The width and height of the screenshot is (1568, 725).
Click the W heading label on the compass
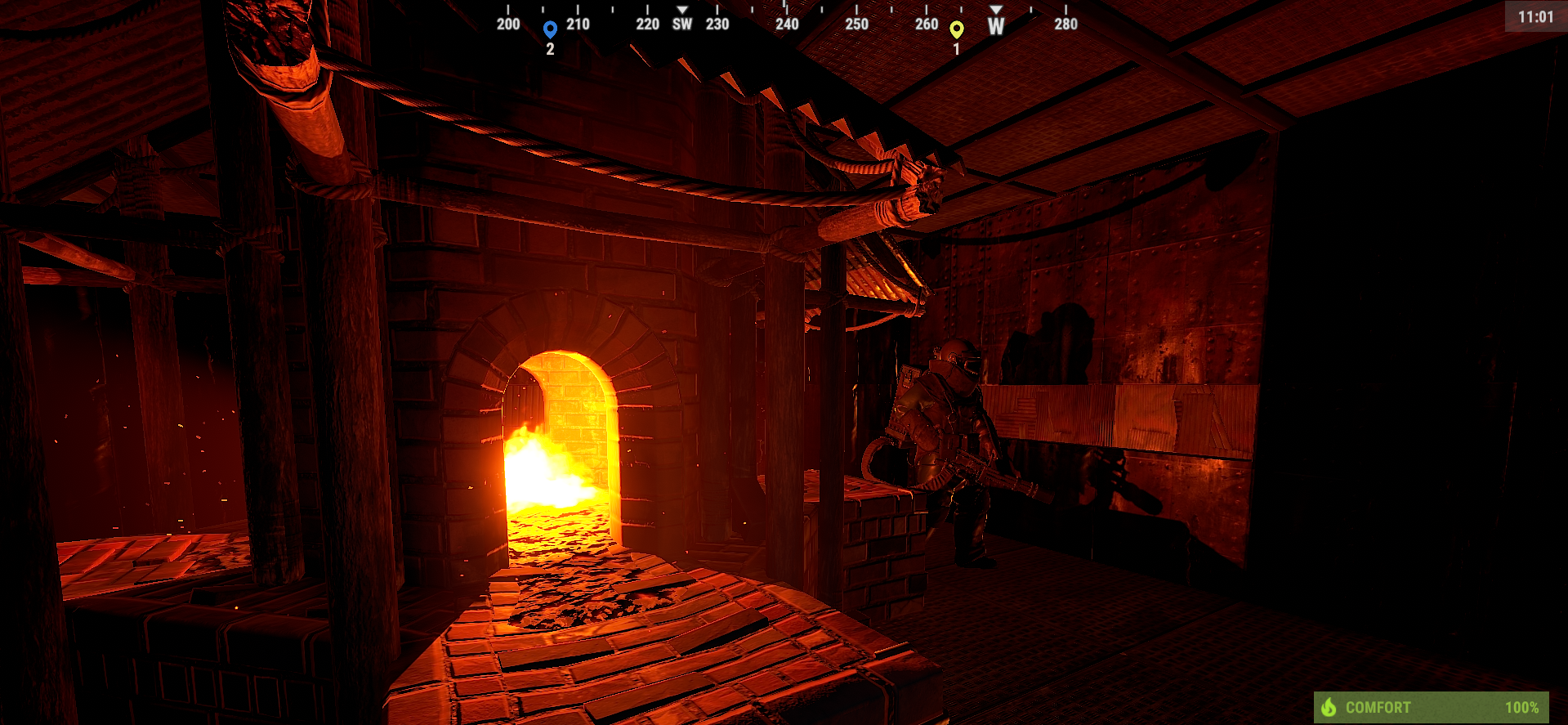995,28
